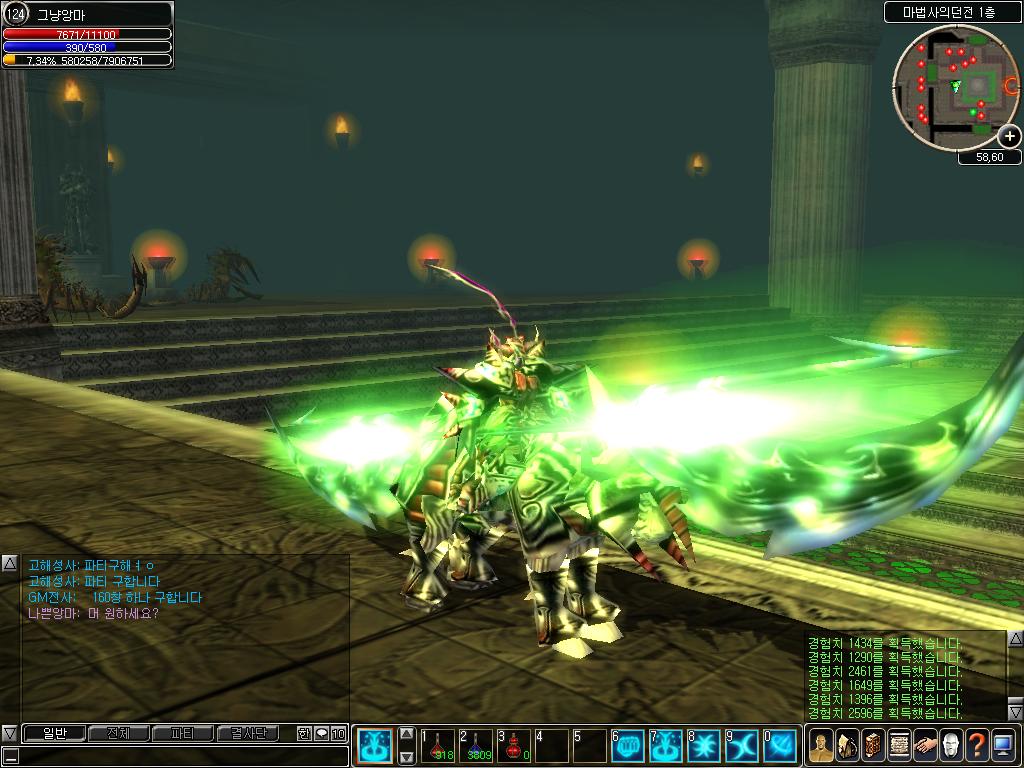Click the minimap plus zoom button
Screen dimensions: 1024x768
(x=1010, y=136)
